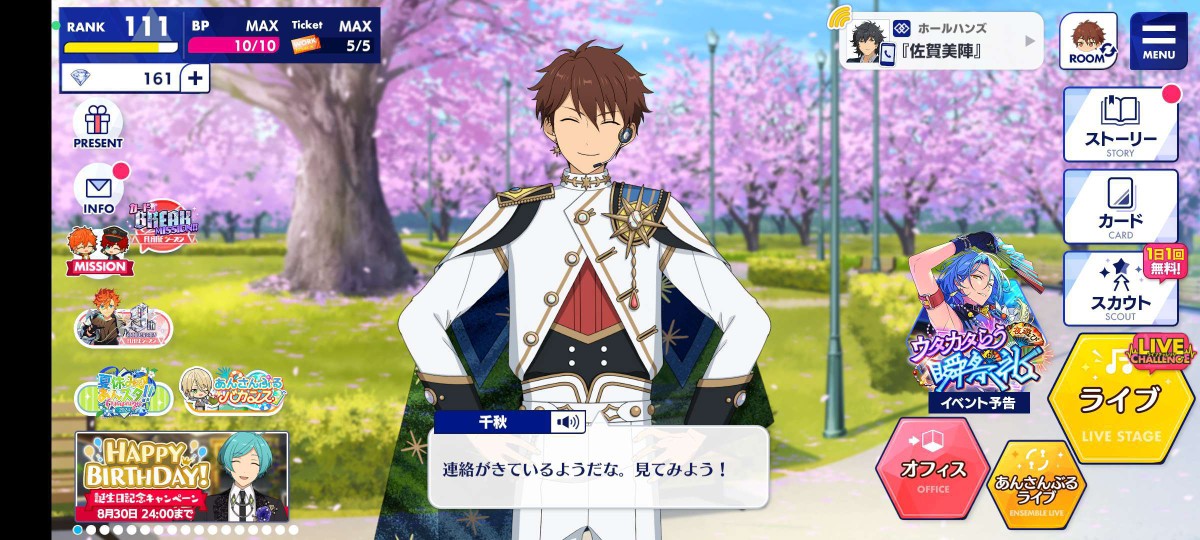Go to the Scout gacha
The width and height of the screenshot is (1200, 540).
coord(1120,288)
